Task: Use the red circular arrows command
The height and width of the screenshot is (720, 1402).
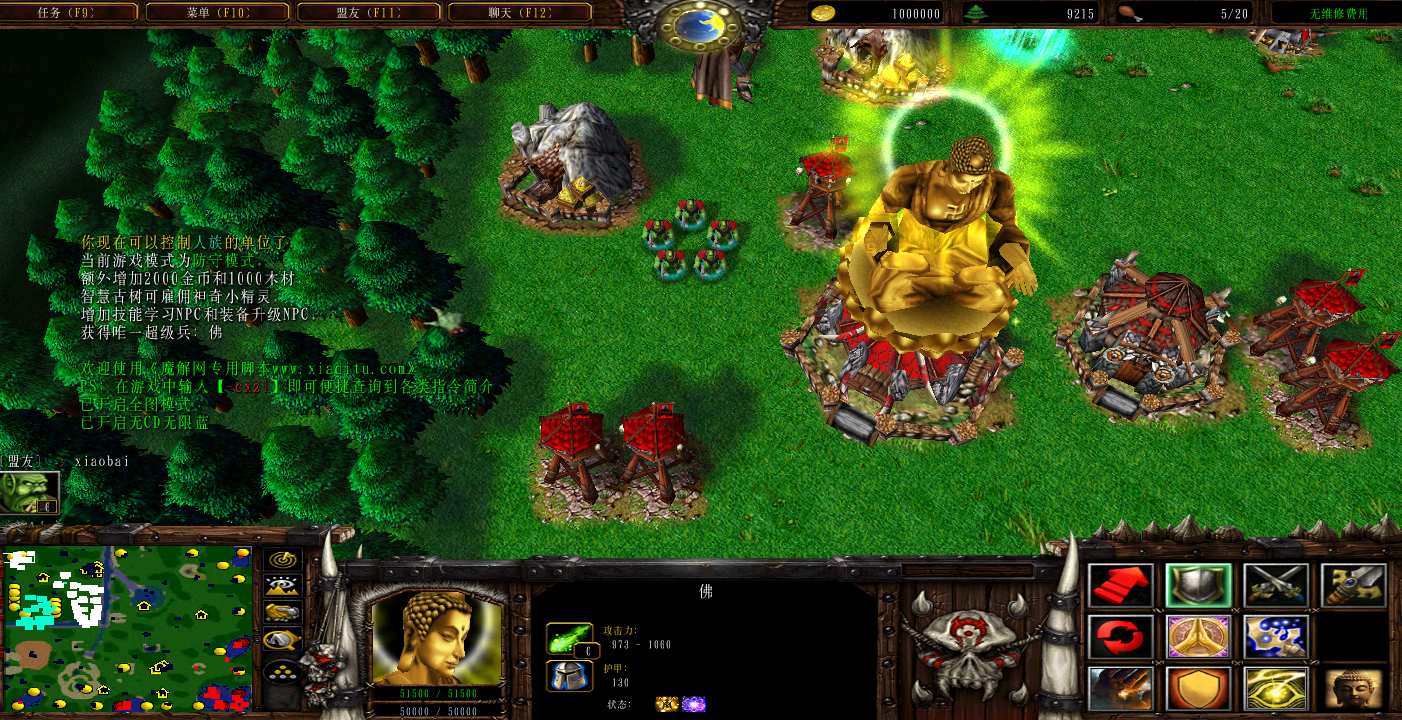Action: coord(1120,638)
